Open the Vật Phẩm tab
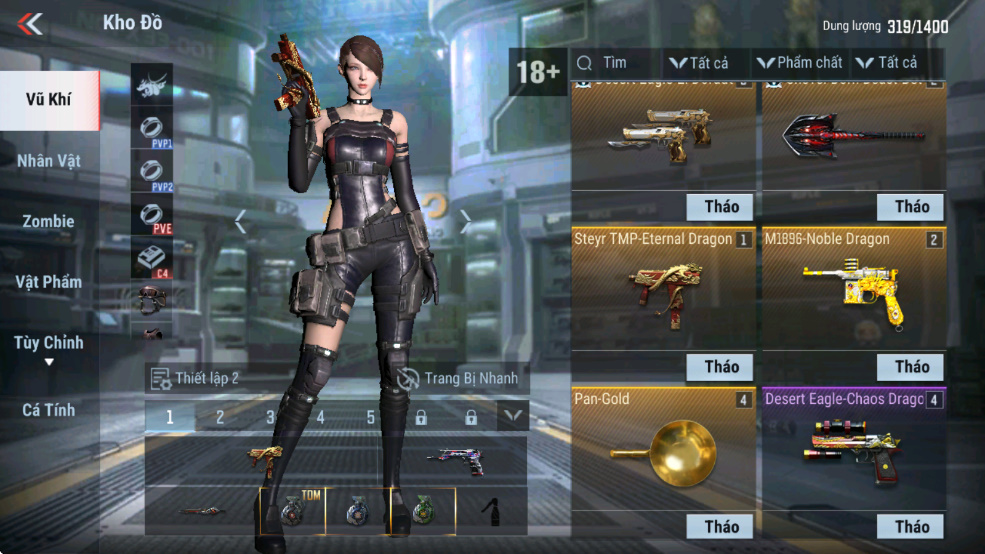Screen dimensions: 985x554 48,282
